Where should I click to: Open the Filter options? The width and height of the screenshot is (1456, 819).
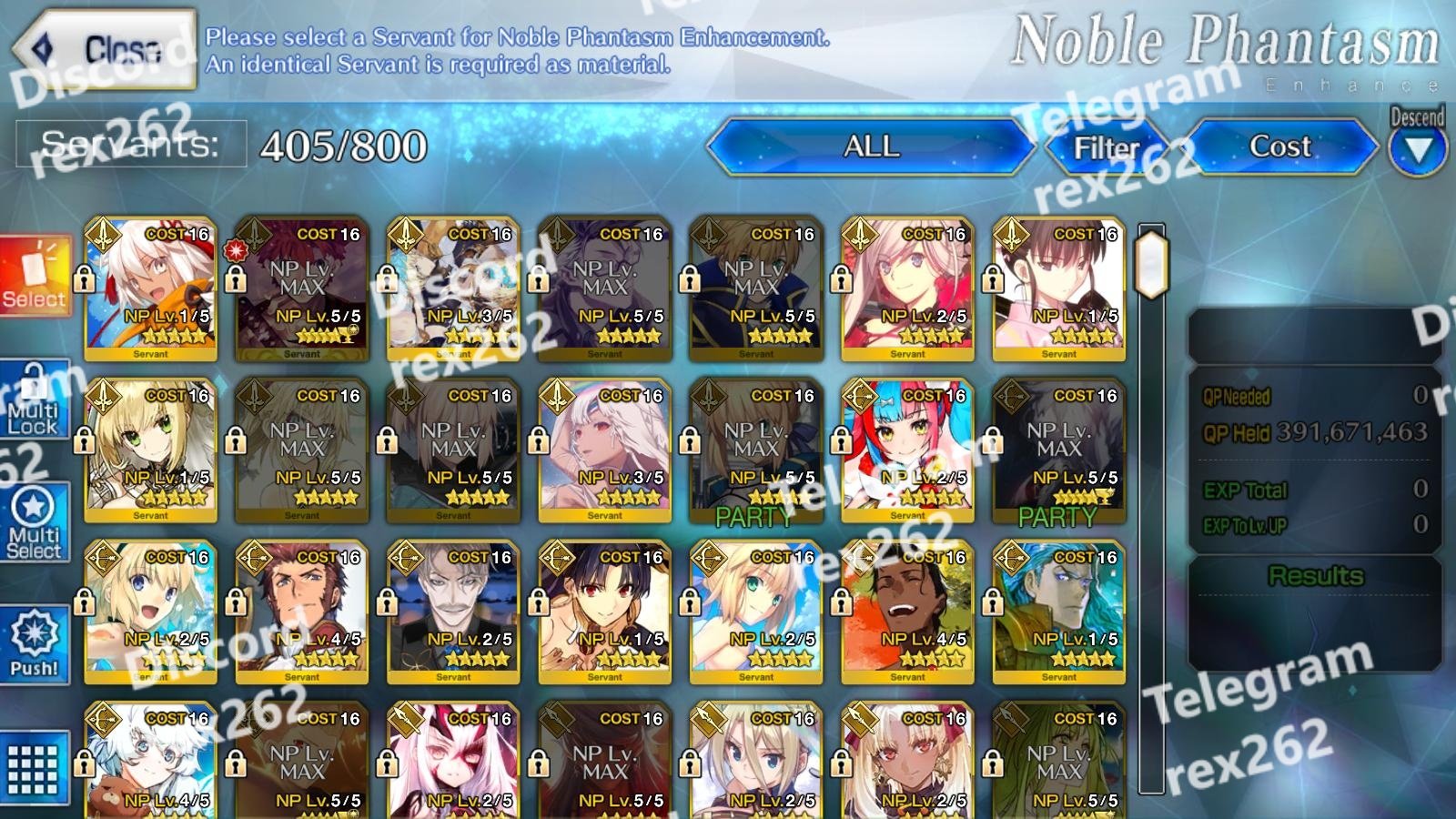pyautogui.click(x=1107, y=147)
